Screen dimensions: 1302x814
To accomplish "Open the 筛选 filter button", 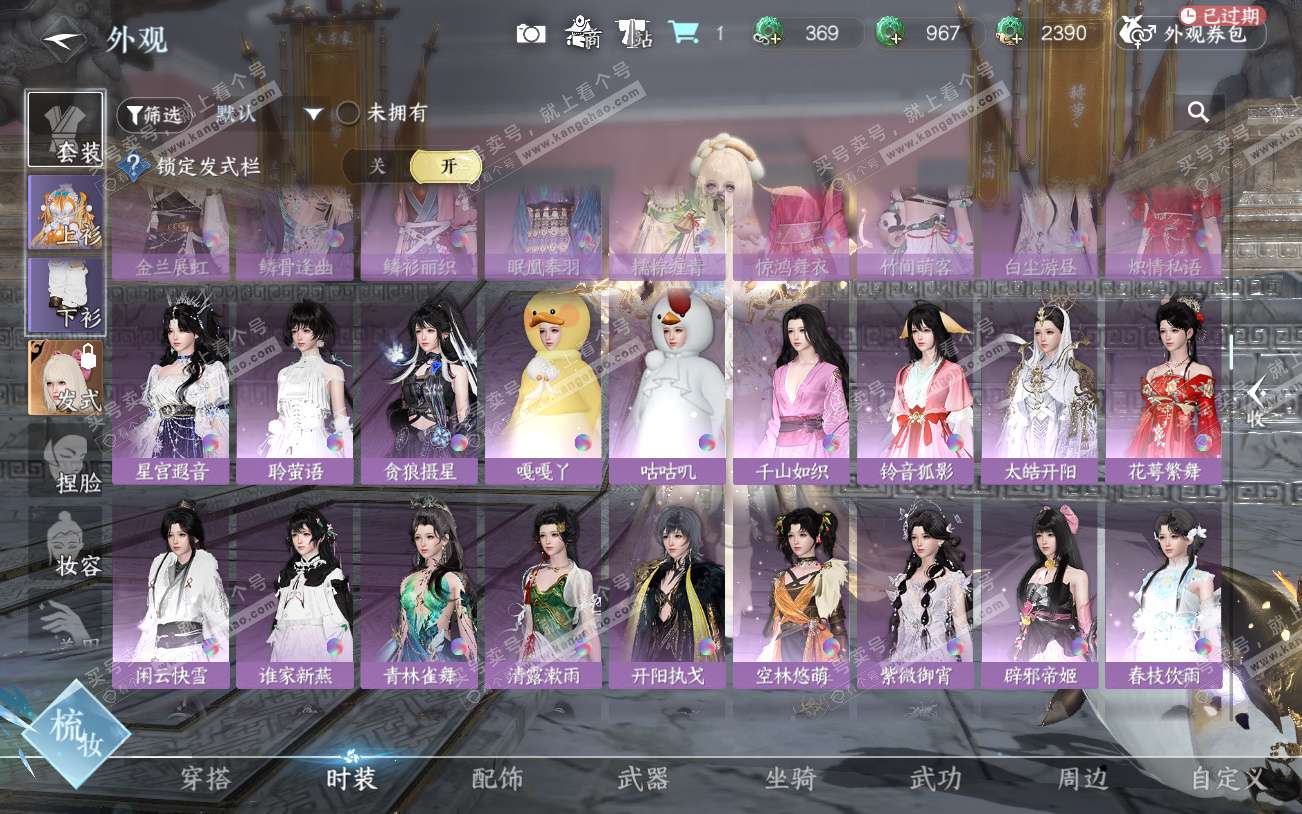I will coord(153,115).
